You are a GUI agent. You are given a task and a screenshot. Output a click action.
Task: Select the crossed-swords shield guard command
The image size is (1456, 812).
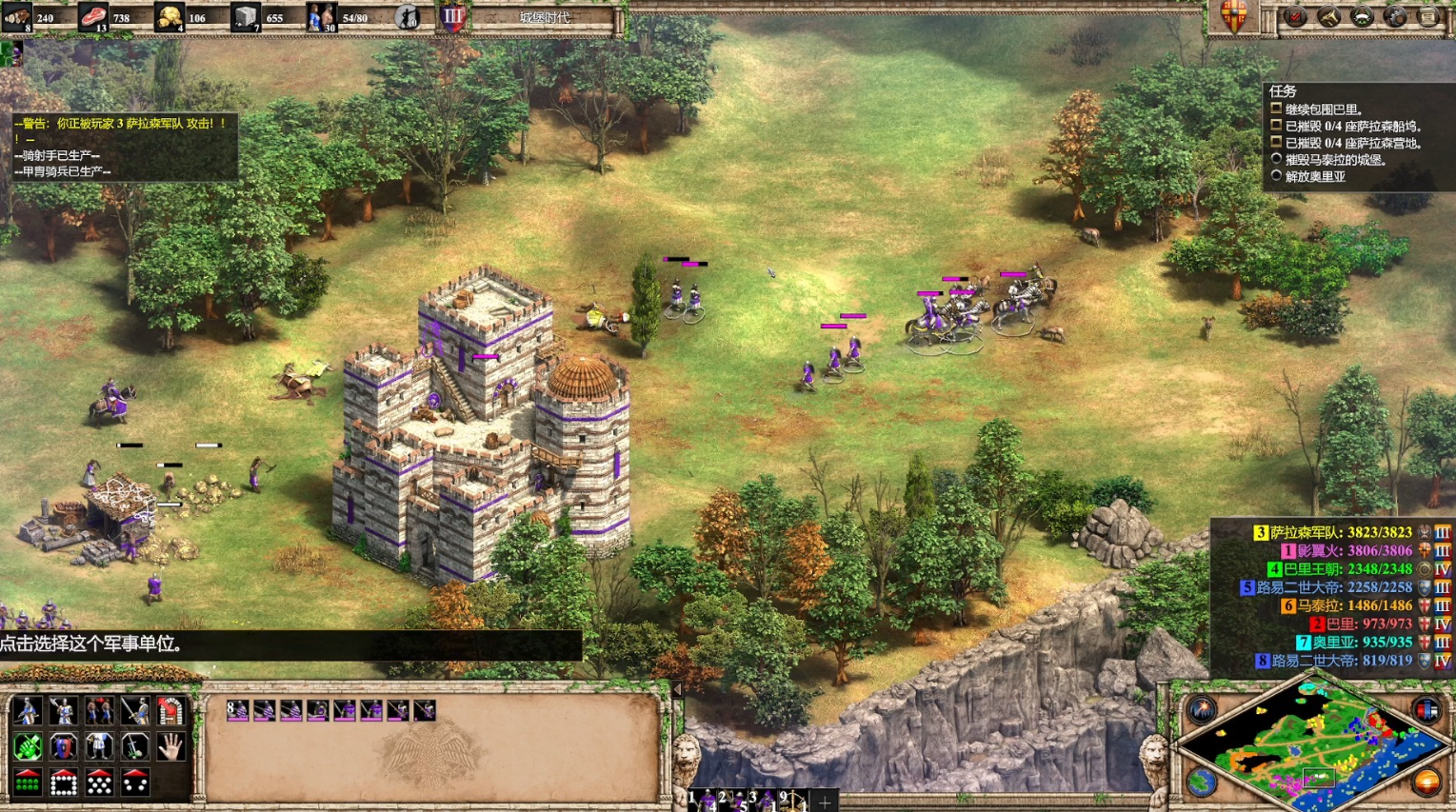[x=64, y=747]
